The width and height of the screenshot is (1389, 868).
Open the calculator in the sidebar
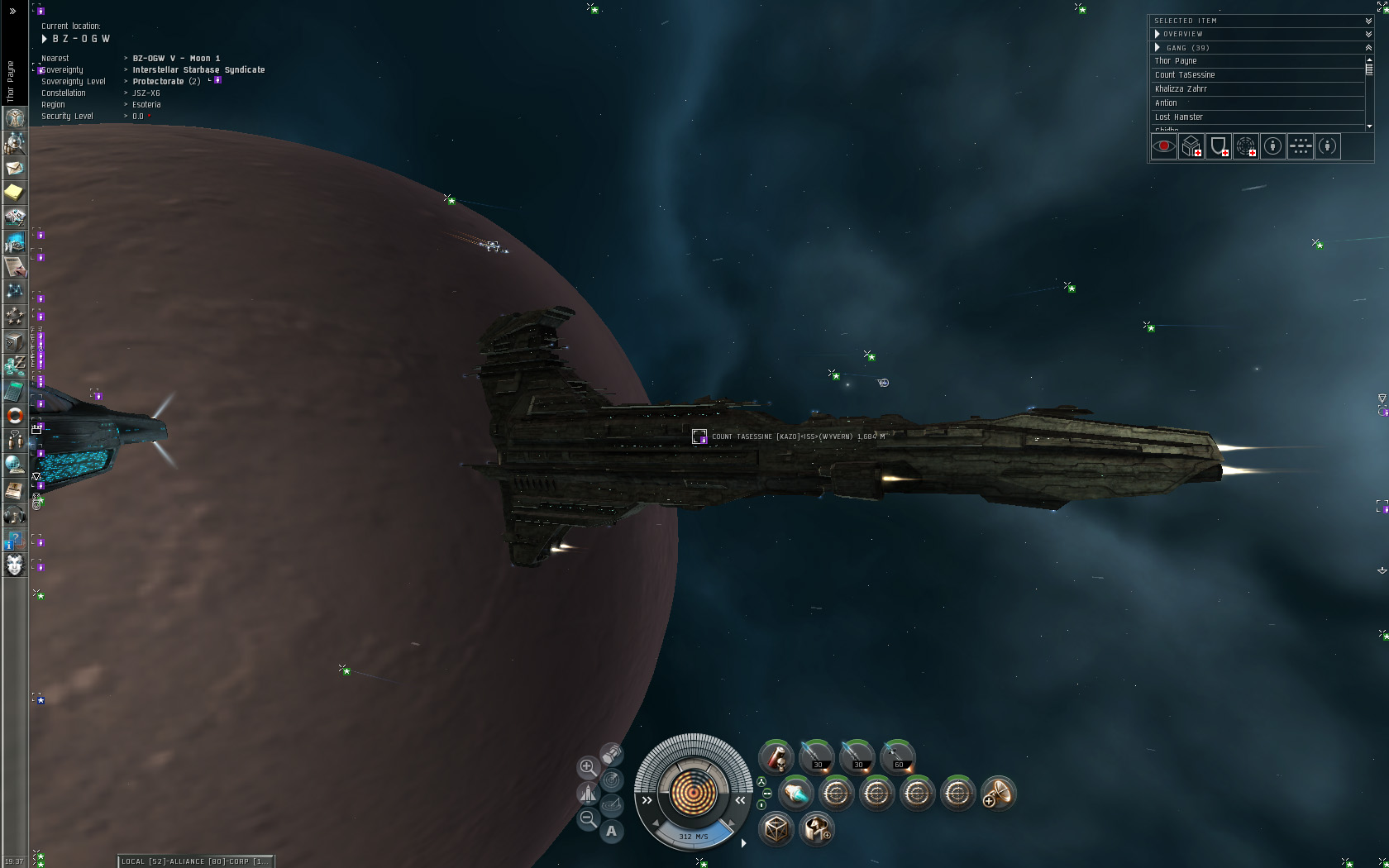[x=14, y=391]
